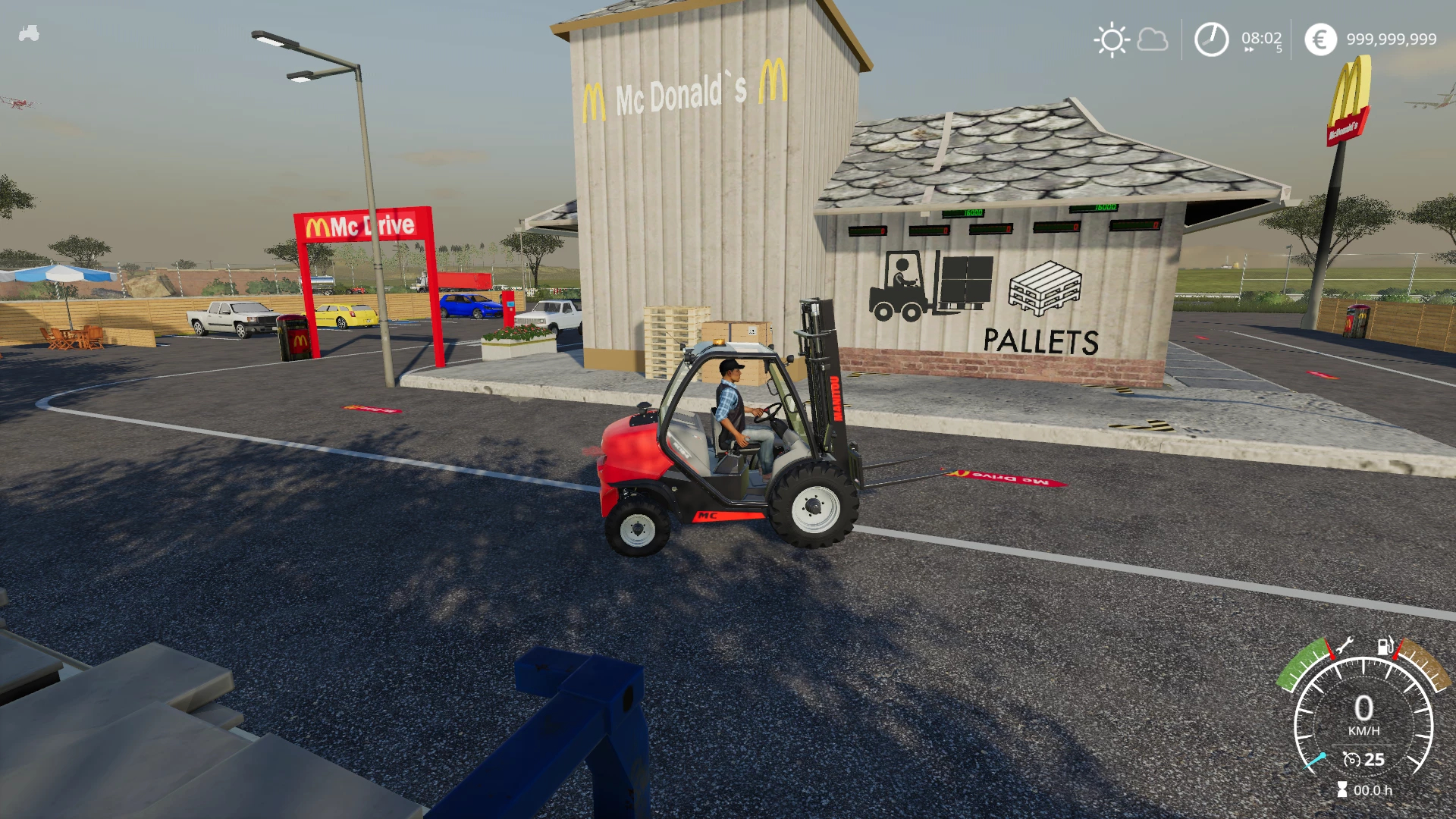Image resolution: width=1456 pixels, height=819 pixels.
Task: Click the tractor icon in the corner
Action: pyautogui.click(x=29, y=33)
